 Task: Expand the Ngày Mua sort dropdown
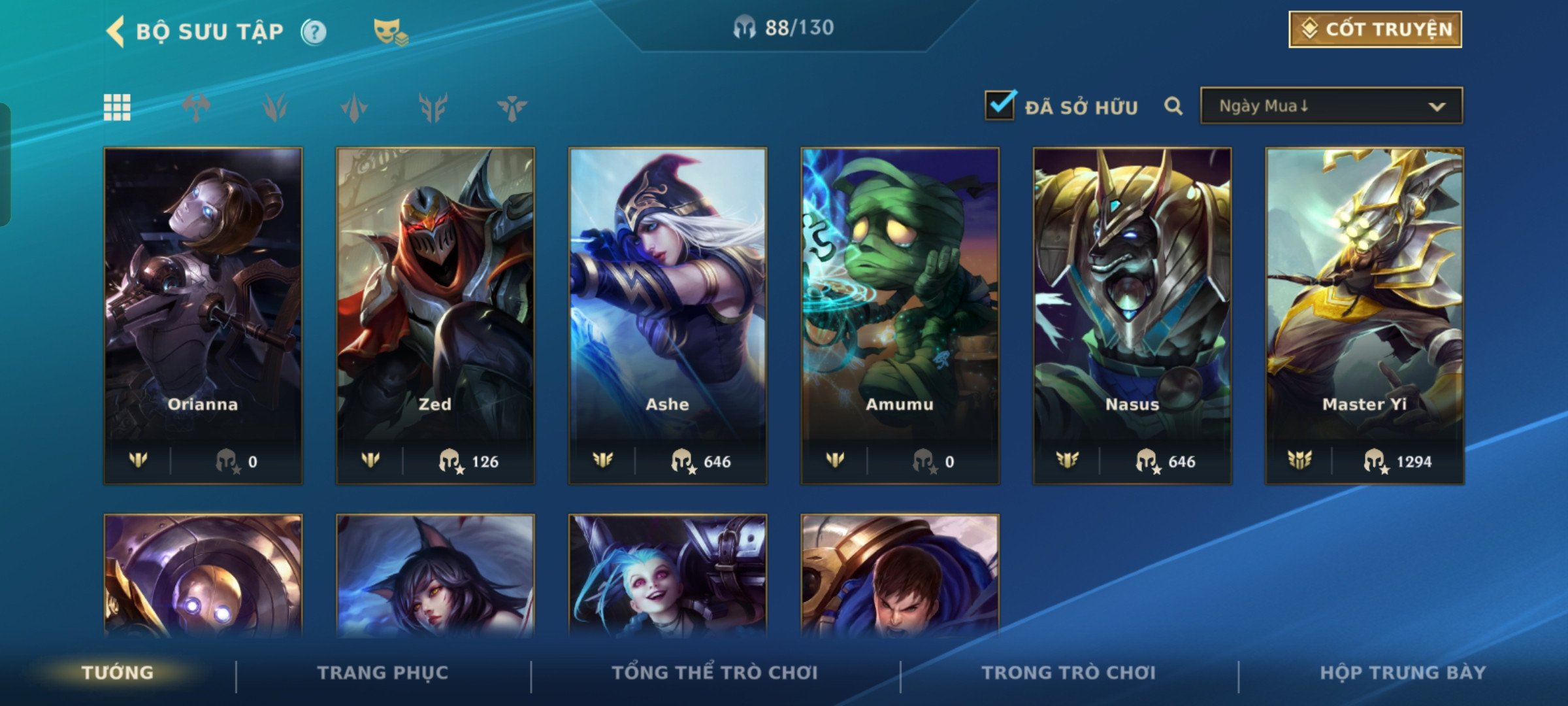pos(1331,106)
